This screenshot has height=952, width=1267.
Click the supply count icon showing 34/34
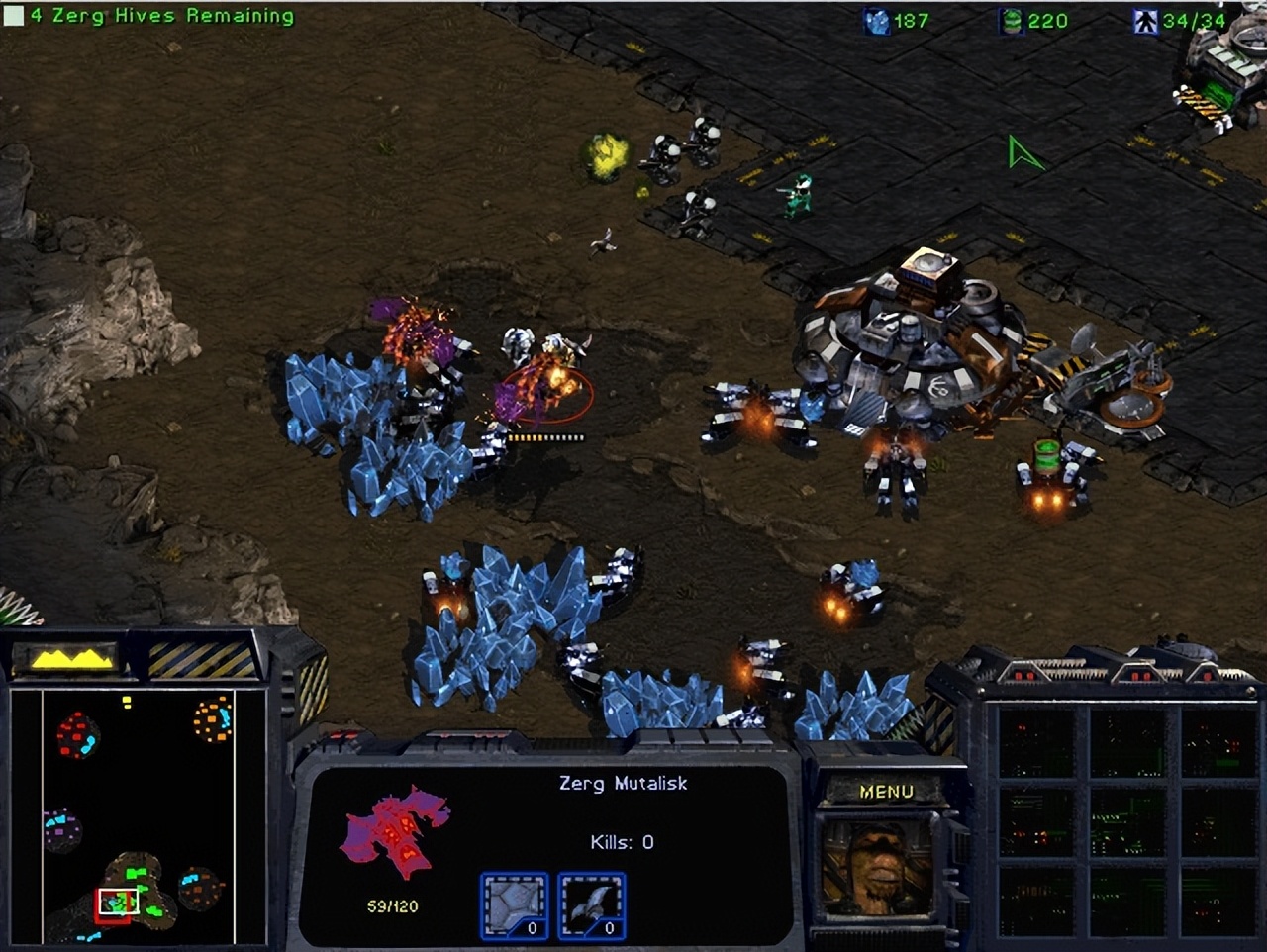[1143, 21]
